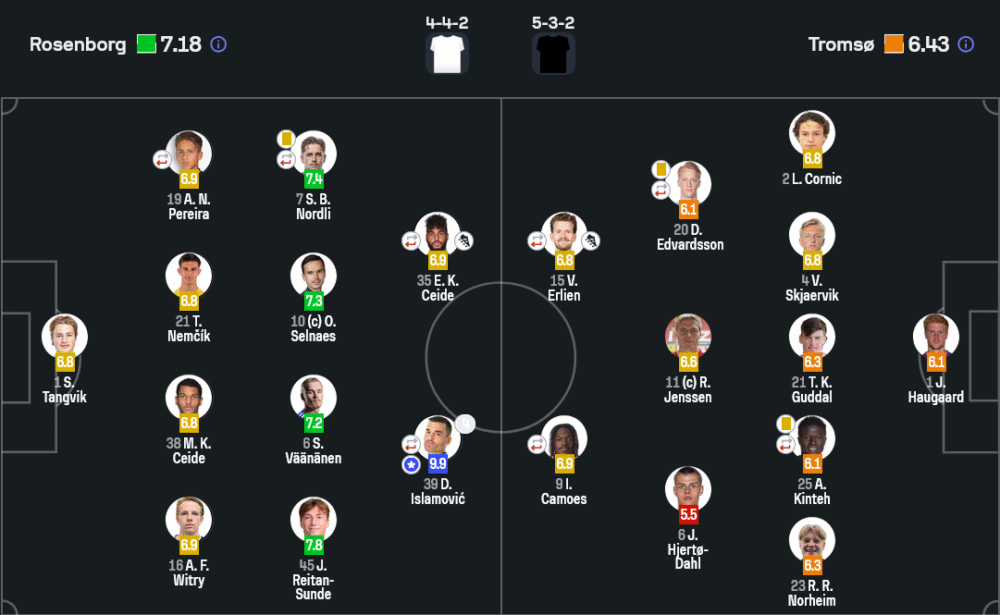
Task: Open Tromsø rating info icon
Action: click(965, 45)
